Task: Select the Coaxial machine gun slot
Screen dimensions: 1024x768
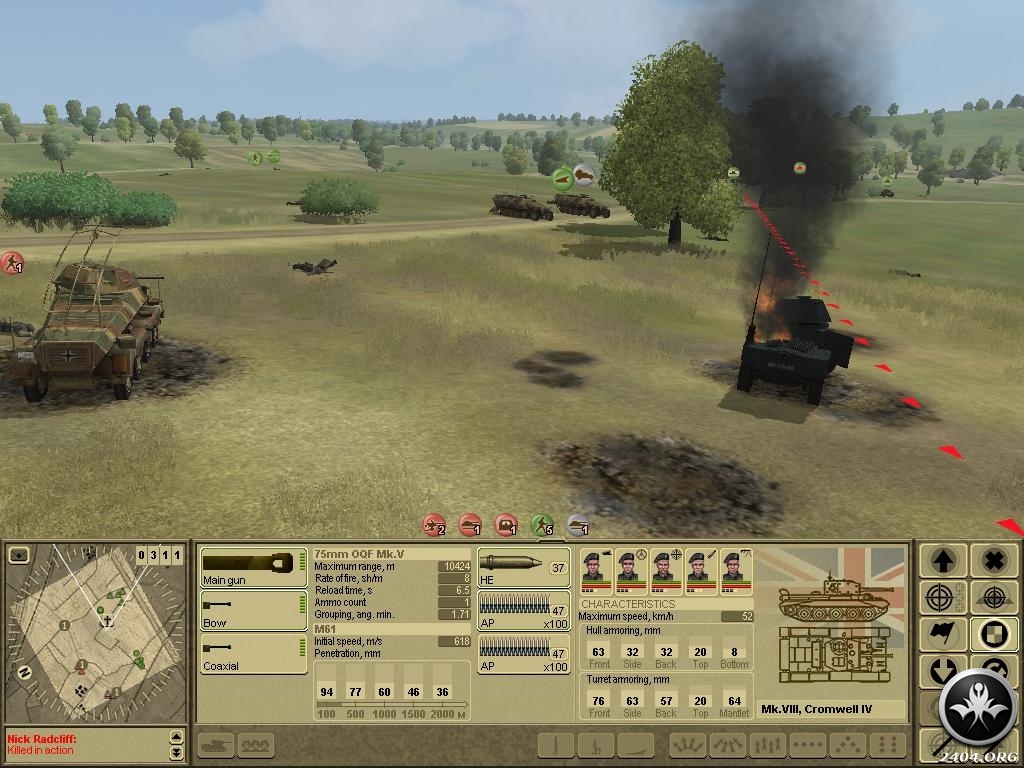Action: pyautogui.click(x=253, y=653)
